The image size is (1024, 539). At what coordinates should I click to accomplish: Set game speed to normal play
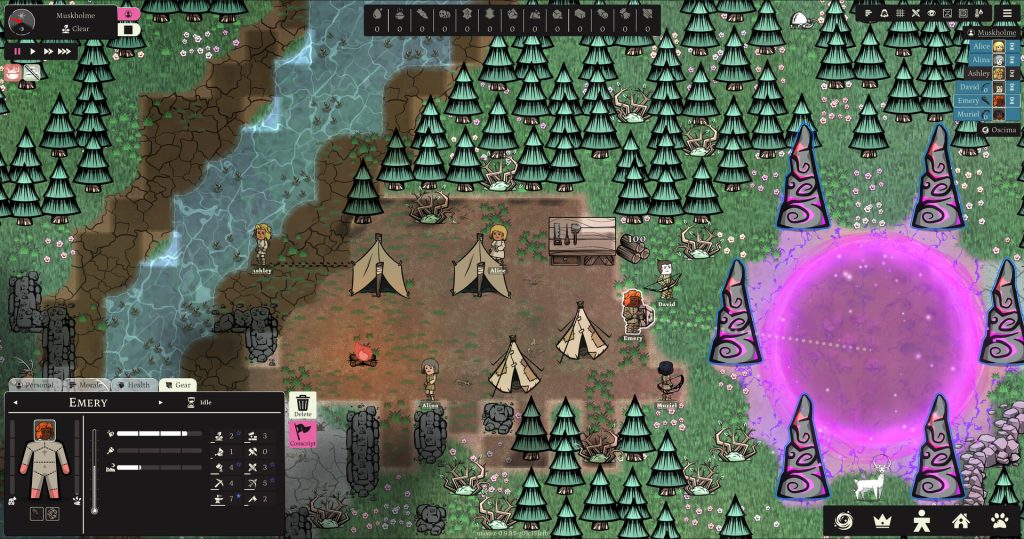[x=32, y=51]
